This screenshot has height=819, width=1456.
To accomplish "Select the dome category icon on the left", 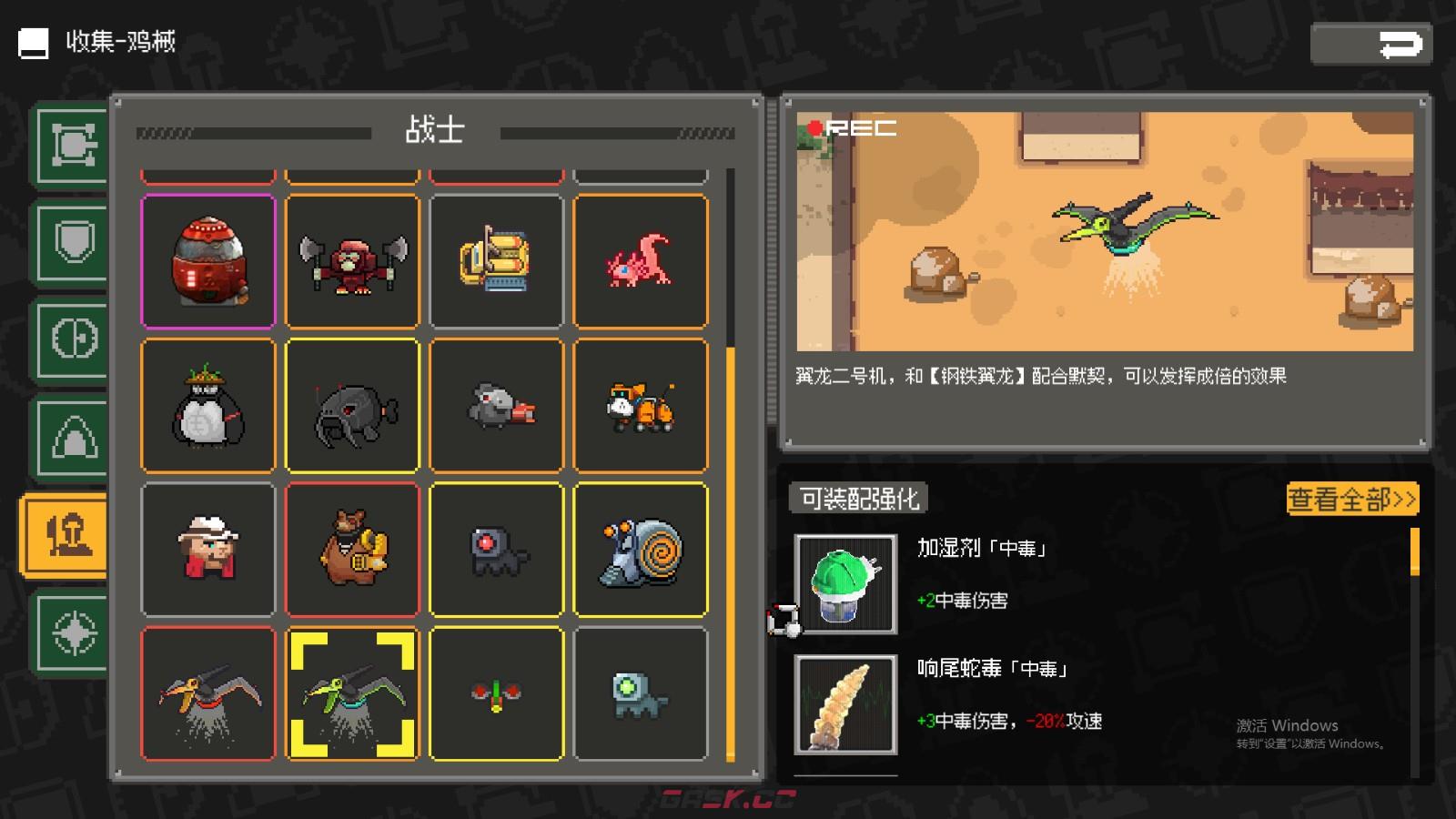I will 71,437.
